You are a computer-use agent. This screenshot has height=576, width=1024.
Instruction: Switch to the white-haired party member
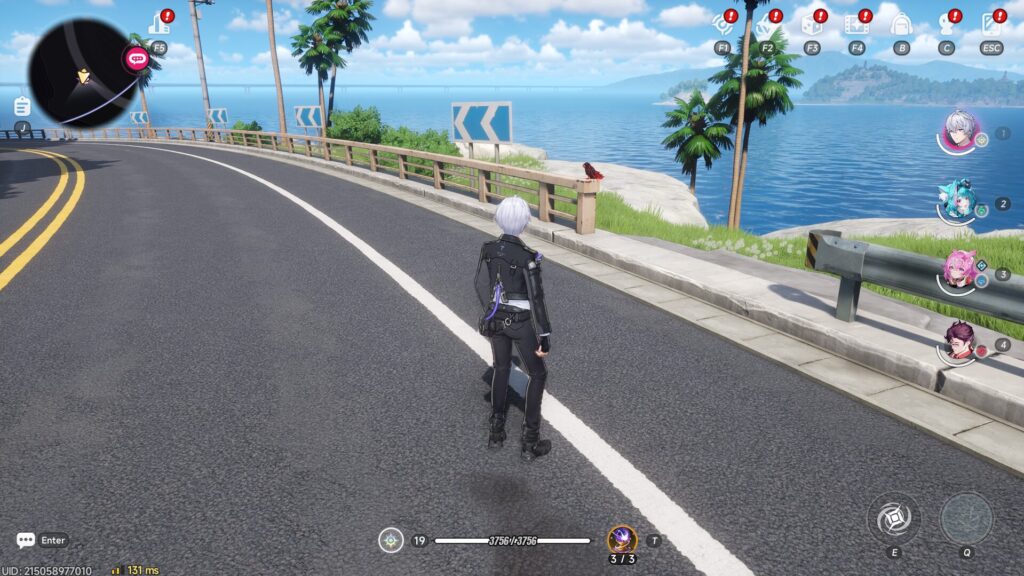(960, 131)
